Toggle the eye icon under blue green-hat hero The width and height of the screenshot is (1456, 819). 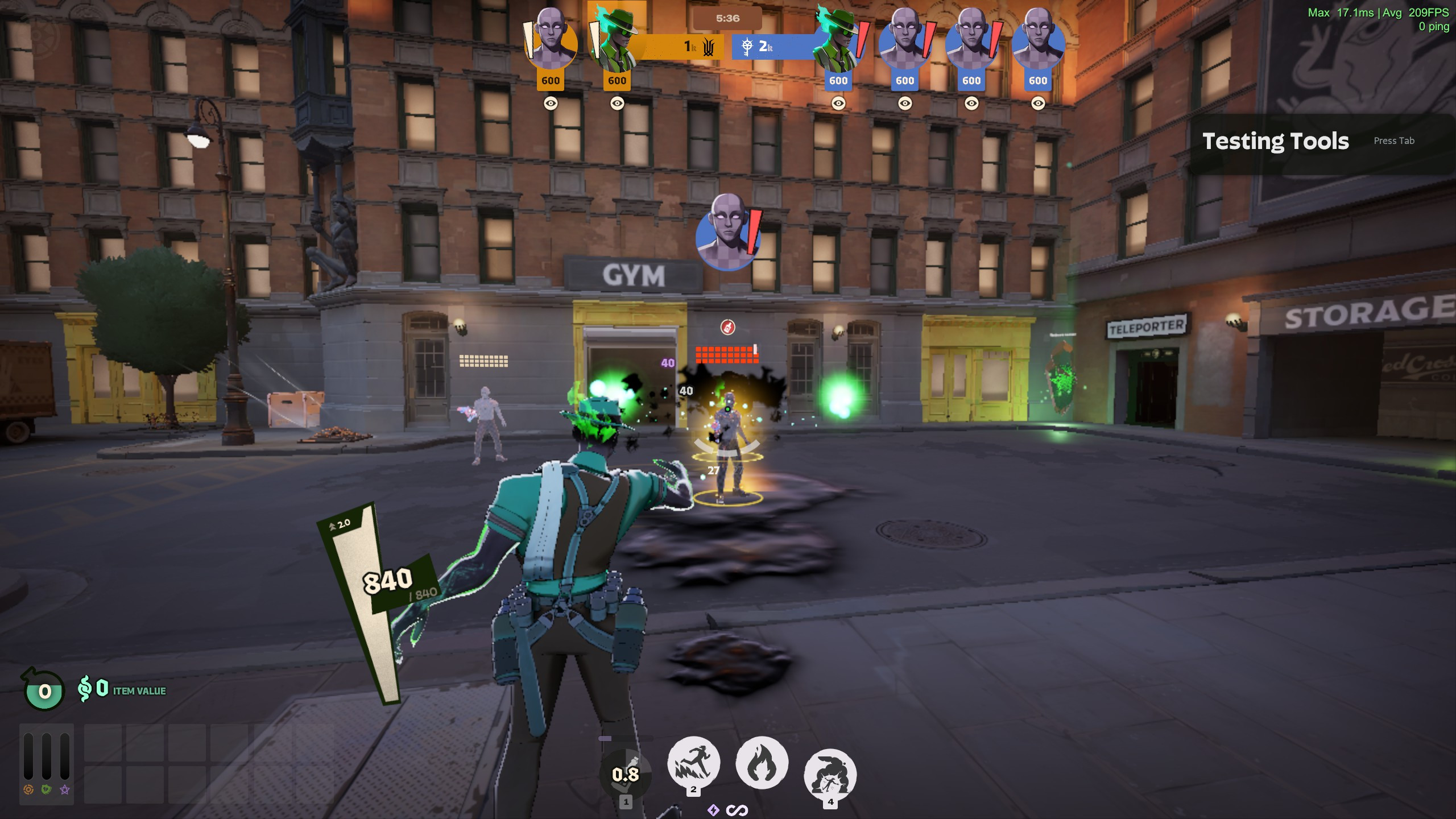coord(838,103)
